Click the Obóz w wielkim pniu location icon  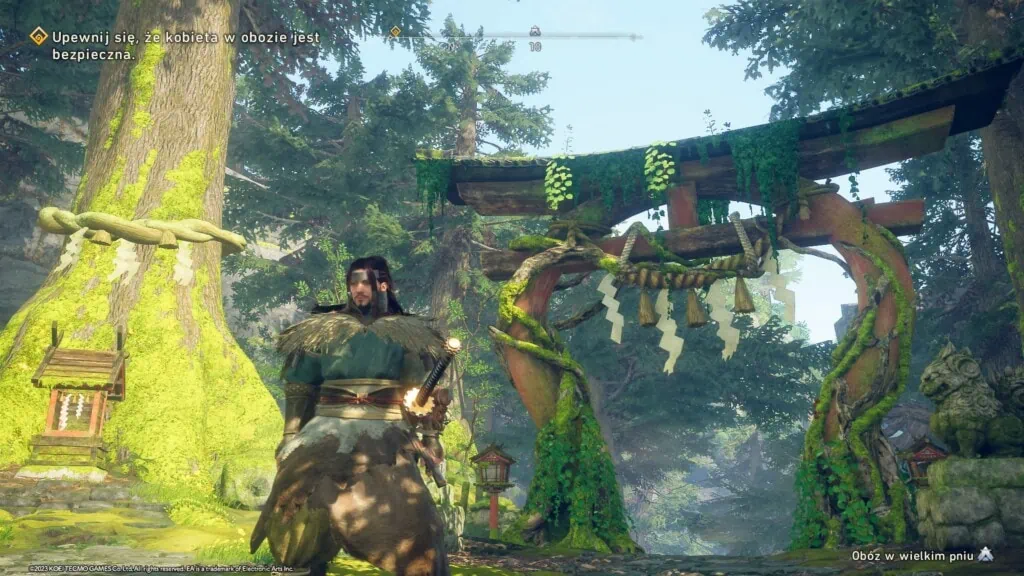[985, 554]
